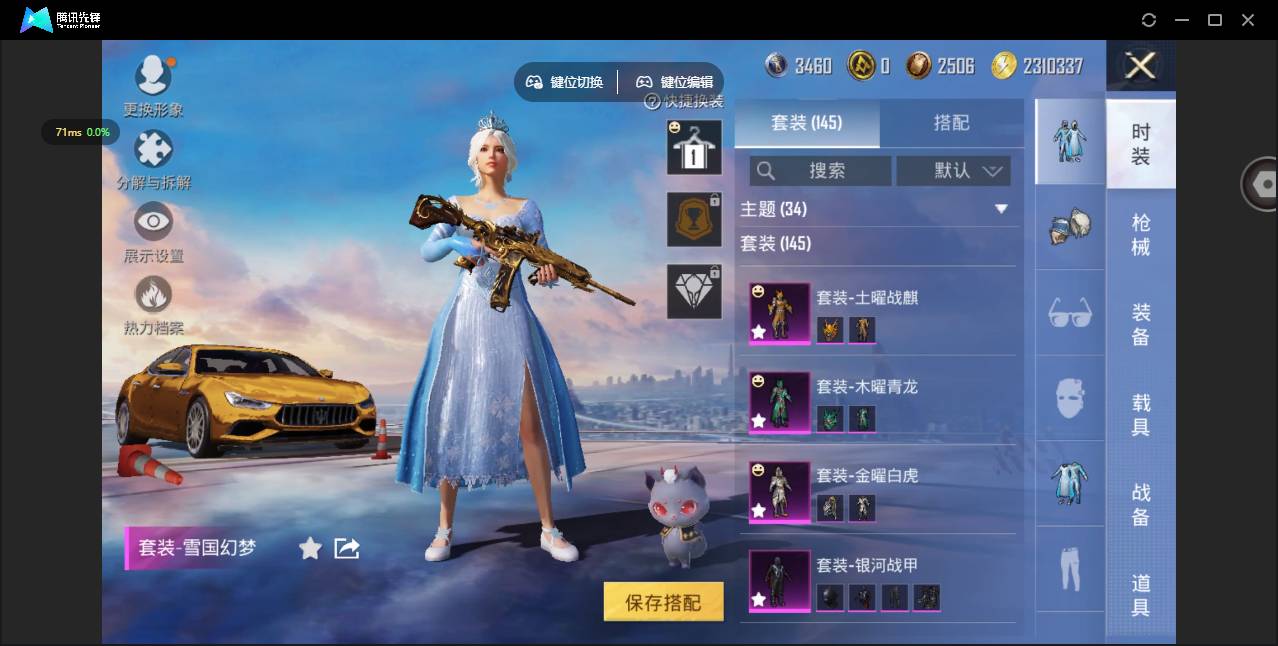Close the wardrobe with the X button
The width and height of the screenshot is (1278, 646).
pos(1140,66)
